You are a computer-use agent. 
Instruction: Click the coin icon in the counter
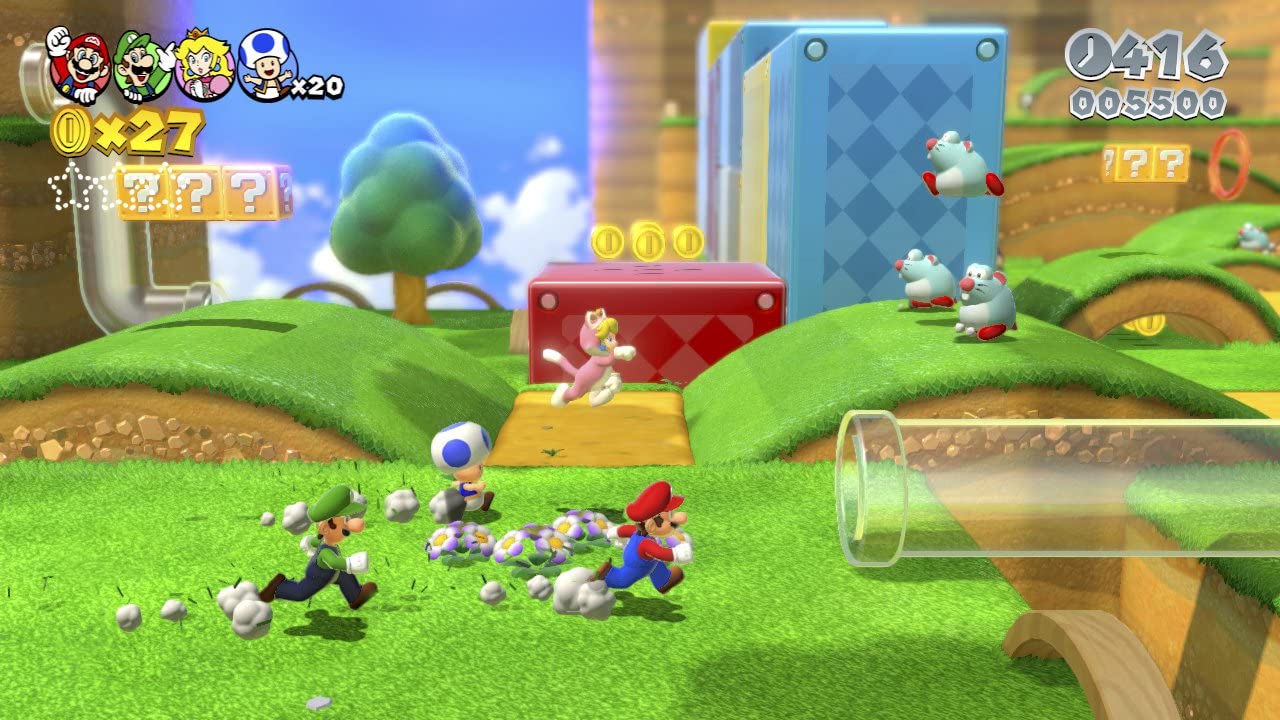[x=71, y=132]
